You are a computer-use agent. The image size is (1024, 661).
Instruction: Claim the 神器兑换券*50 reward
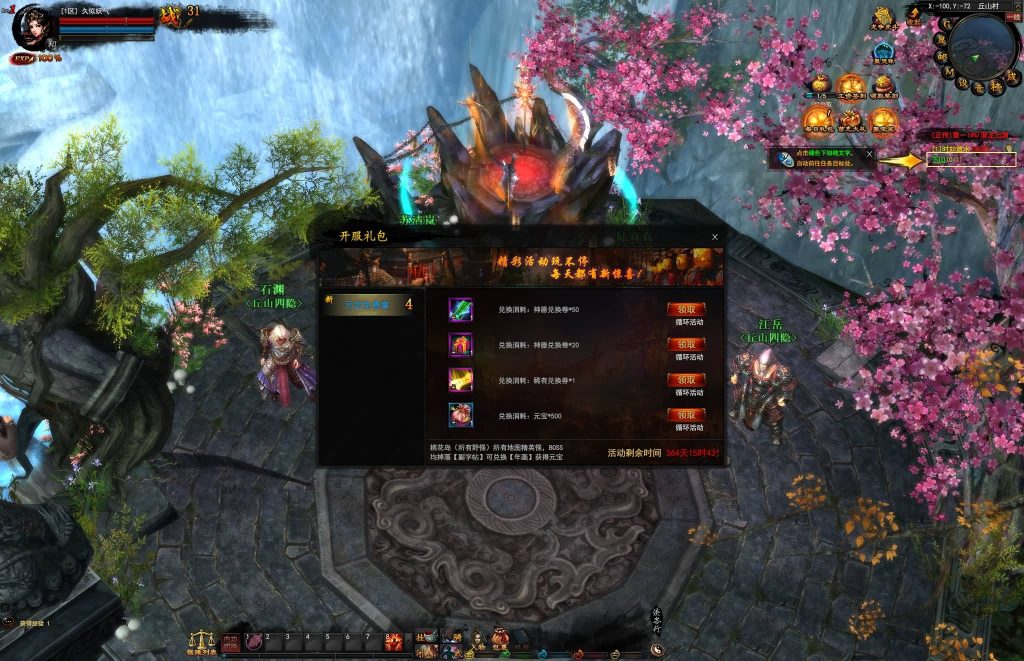(x=686, y=310)
